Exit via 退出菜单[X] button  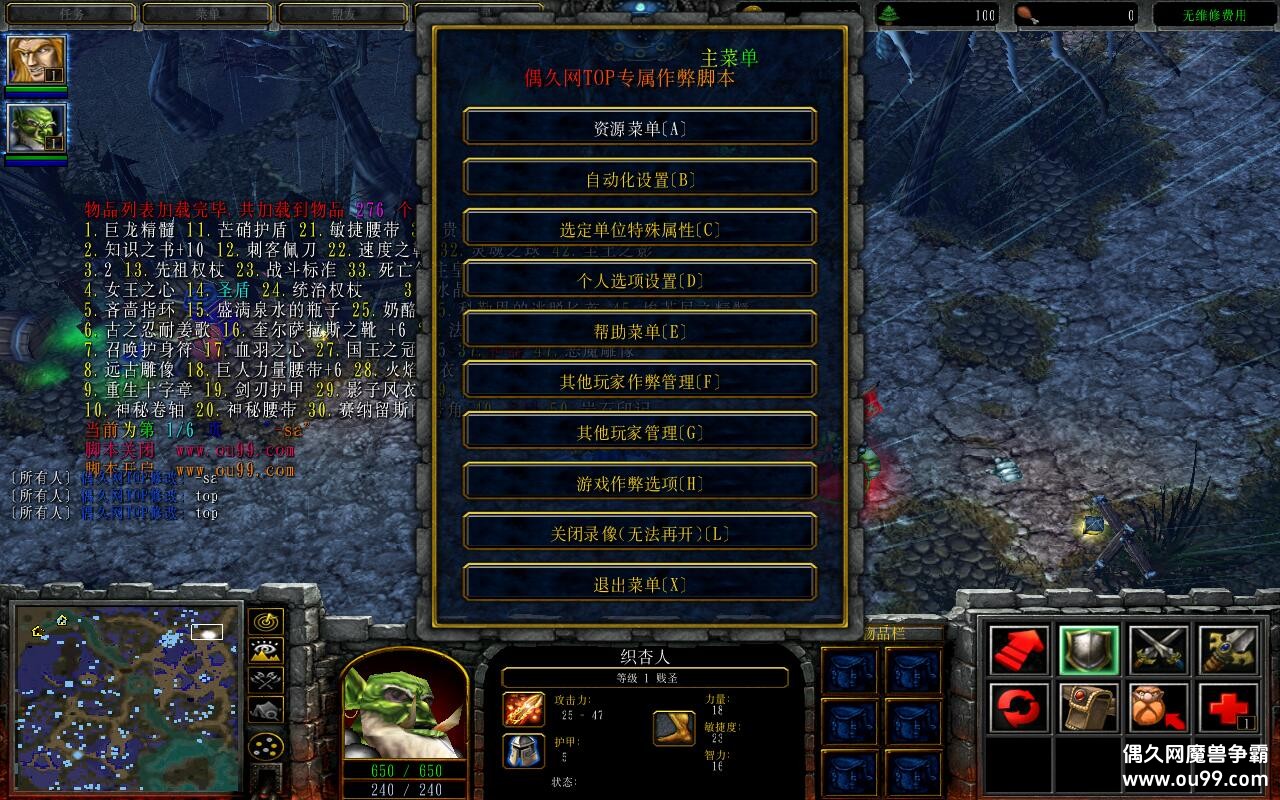point(640,585)
